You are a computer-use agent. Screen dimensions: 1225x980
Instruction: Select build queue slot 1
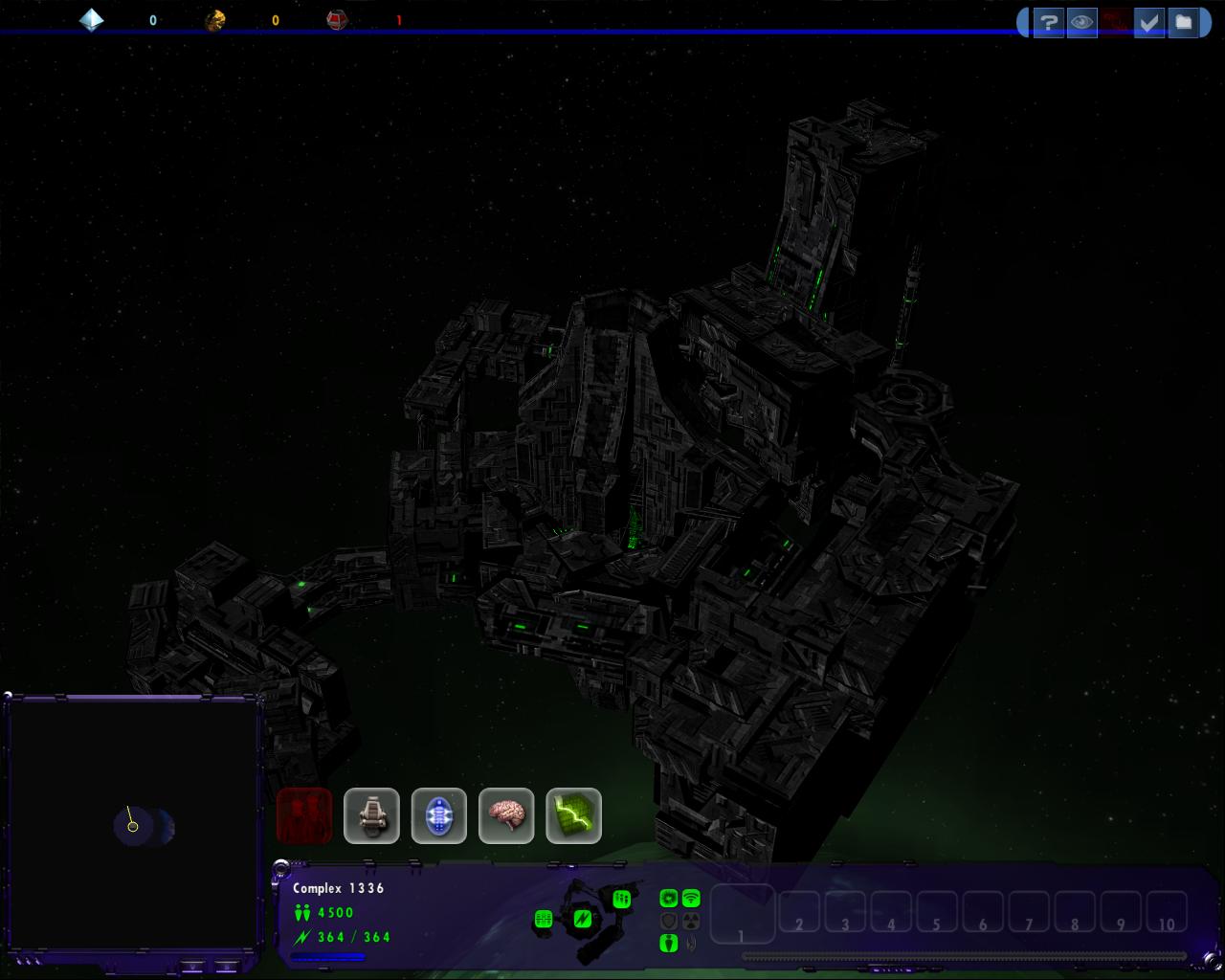coord(742,914)
